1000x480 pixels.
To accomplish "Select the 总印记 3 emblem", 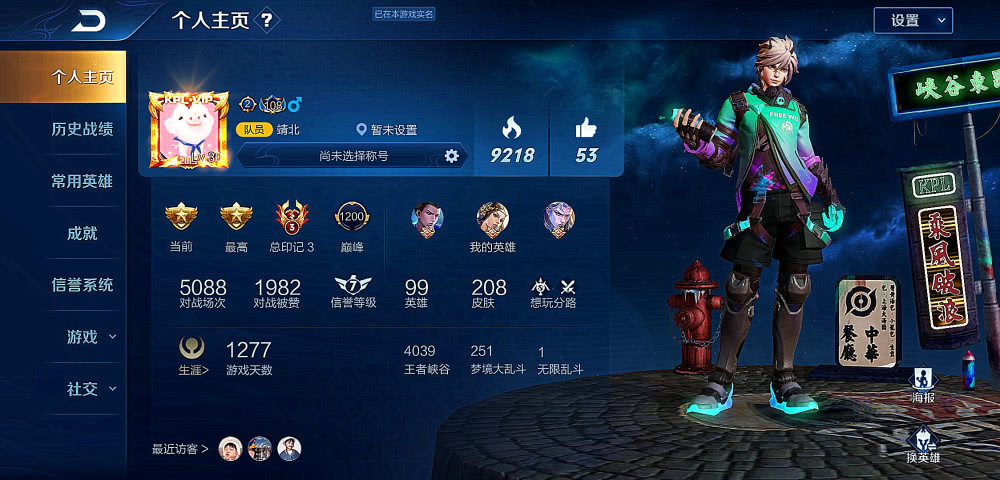I will pyautogui.click(x=292, y=225).
